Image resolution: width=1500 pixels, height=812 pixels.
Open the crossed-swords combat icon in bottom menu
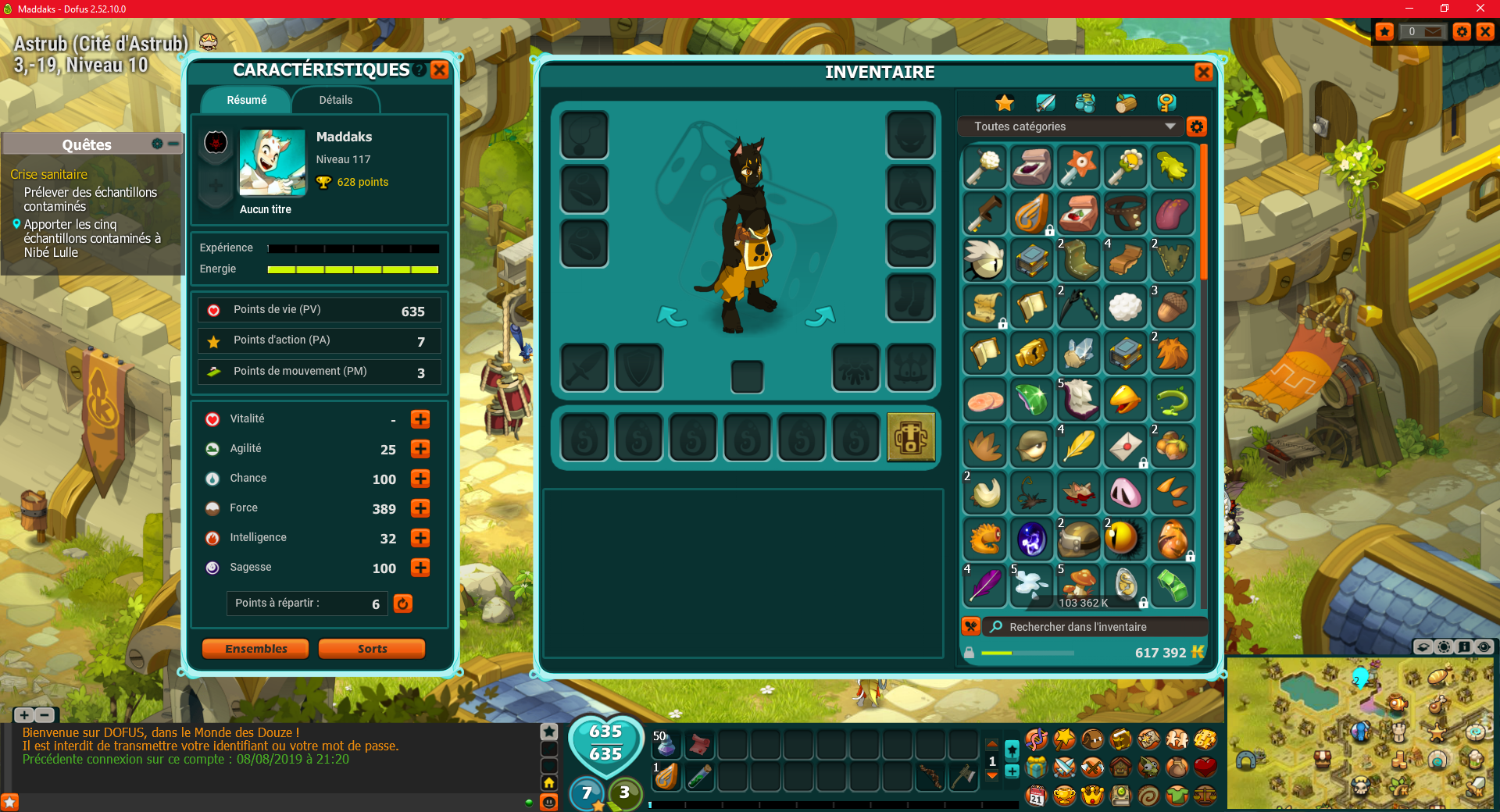tap(1063, 769)
